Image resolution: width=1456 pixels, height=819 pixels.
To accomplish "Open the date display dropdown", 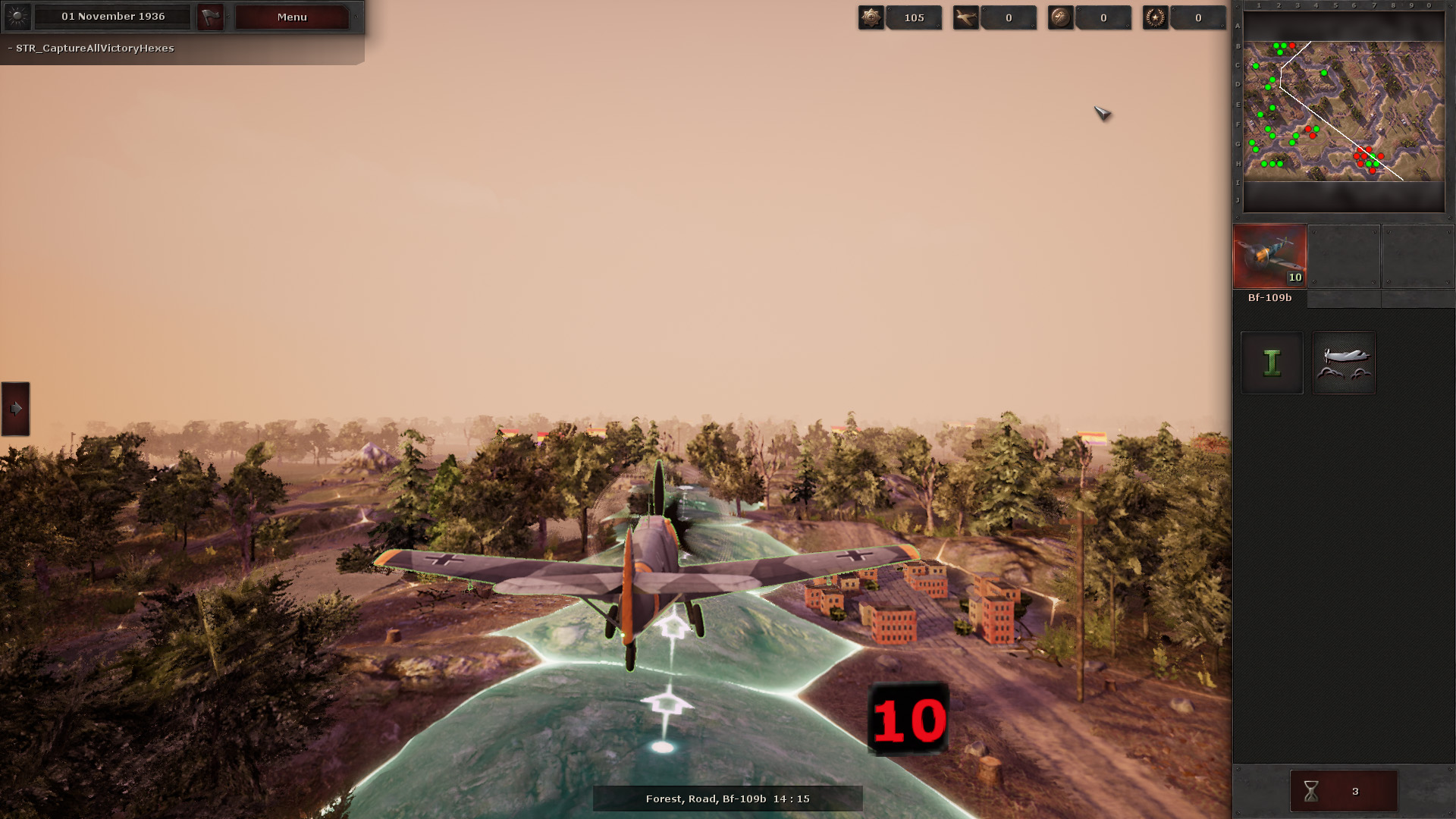I will 112,16.
